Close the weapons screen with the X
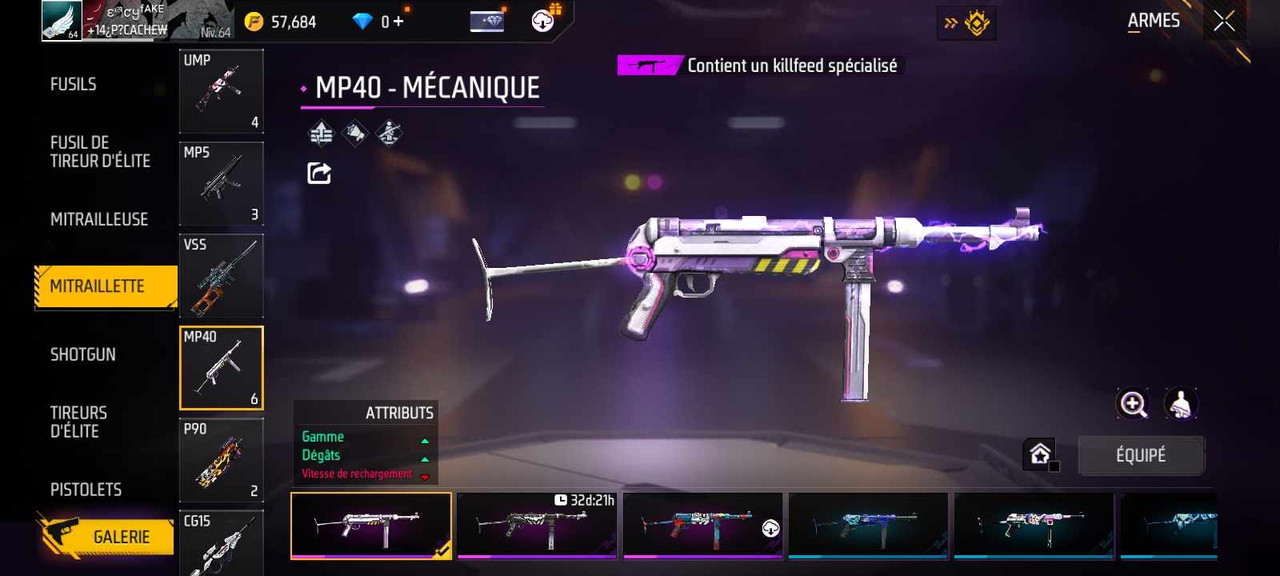 coord(1224,22)
